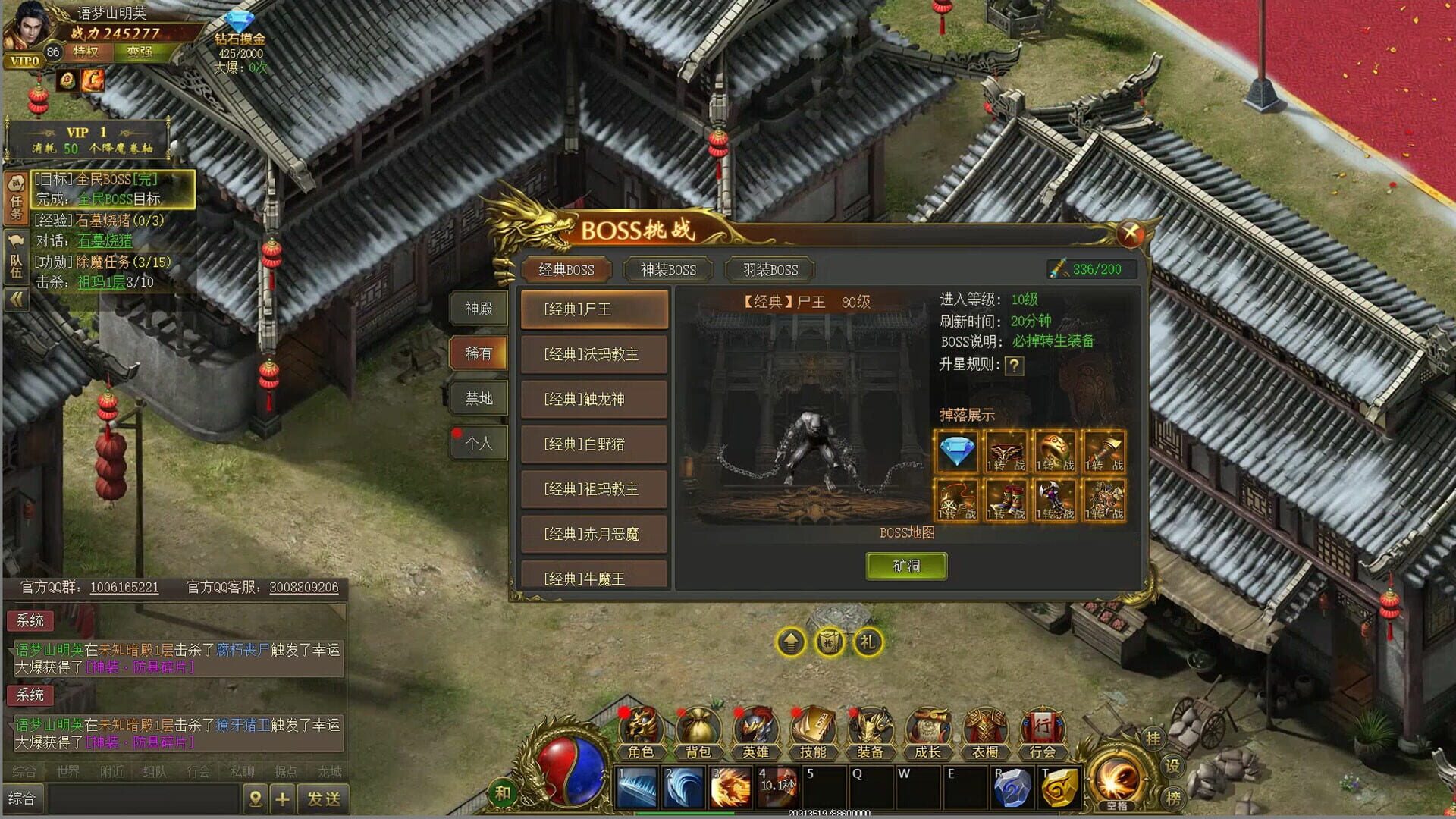This screenshot has height=819, width=1456.
Task: Switch to the 个人 category
Action: 480,443
